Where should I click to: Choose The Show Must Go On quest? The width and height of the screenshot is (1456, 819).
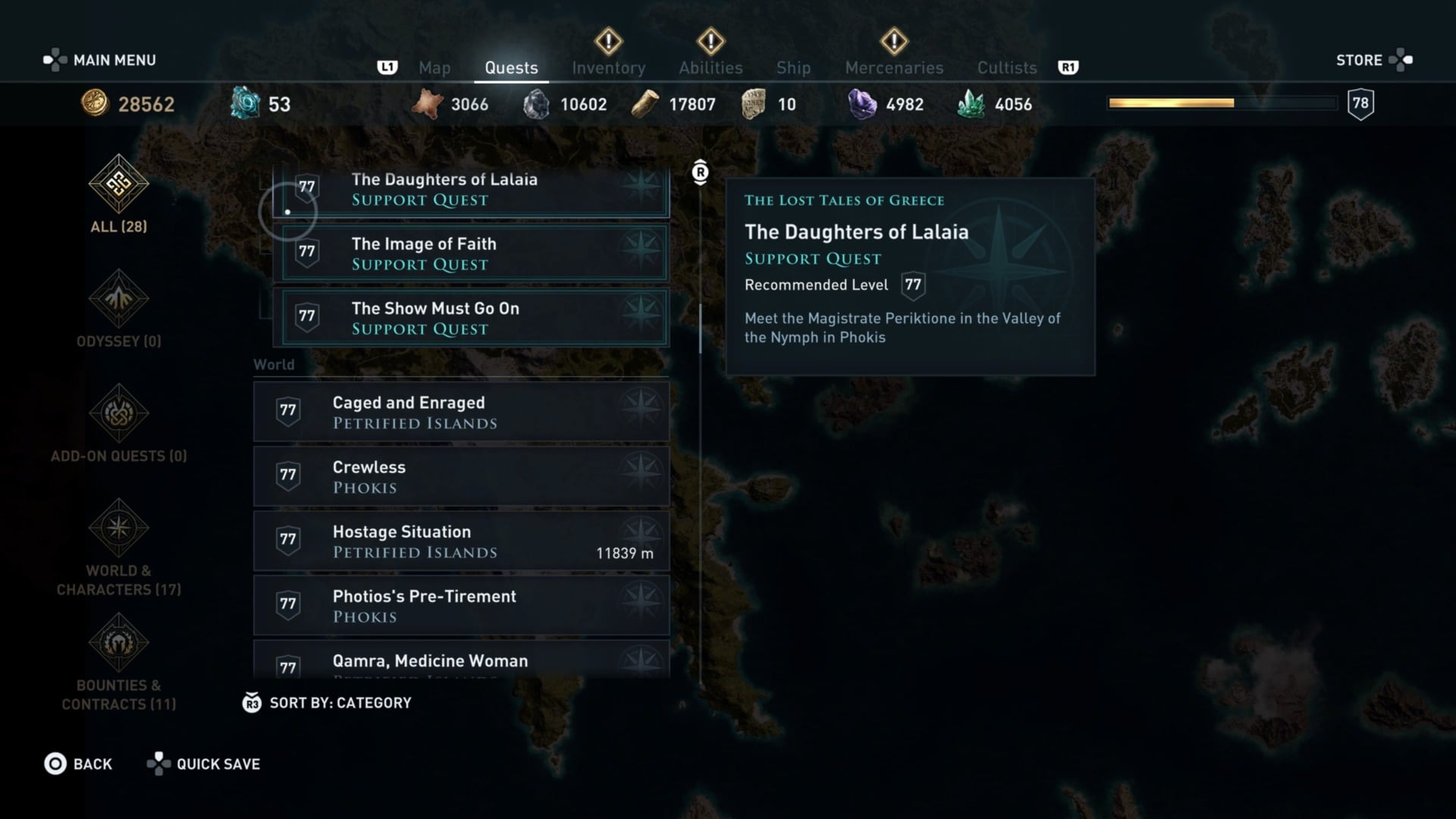[x=475, y=318]
